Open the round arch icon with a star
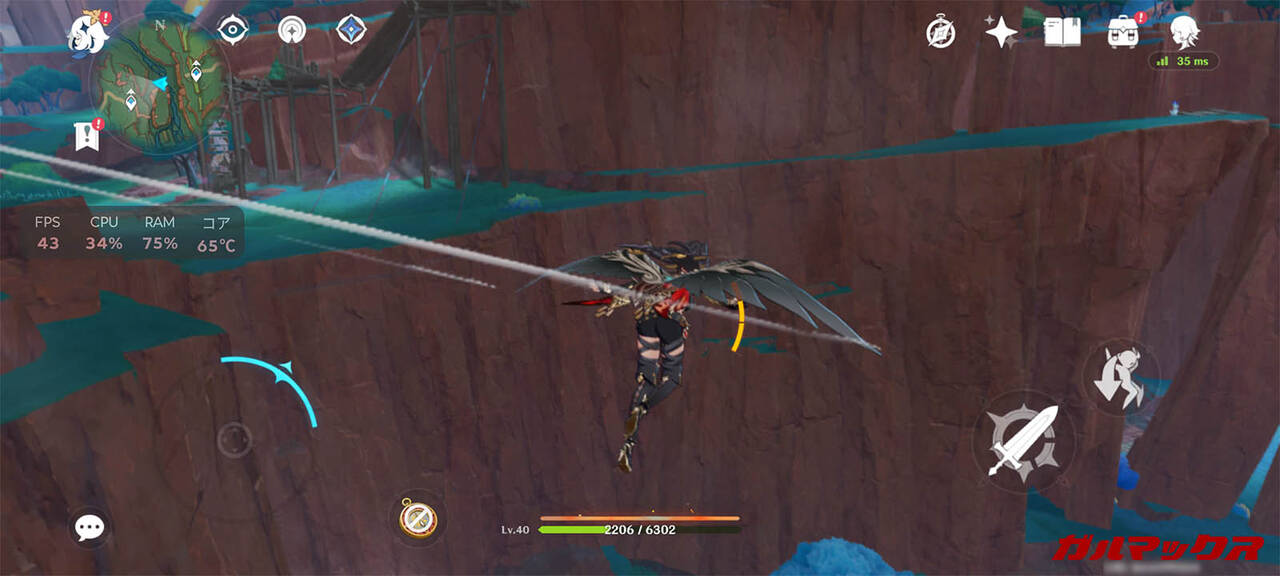 click(292, 30)
